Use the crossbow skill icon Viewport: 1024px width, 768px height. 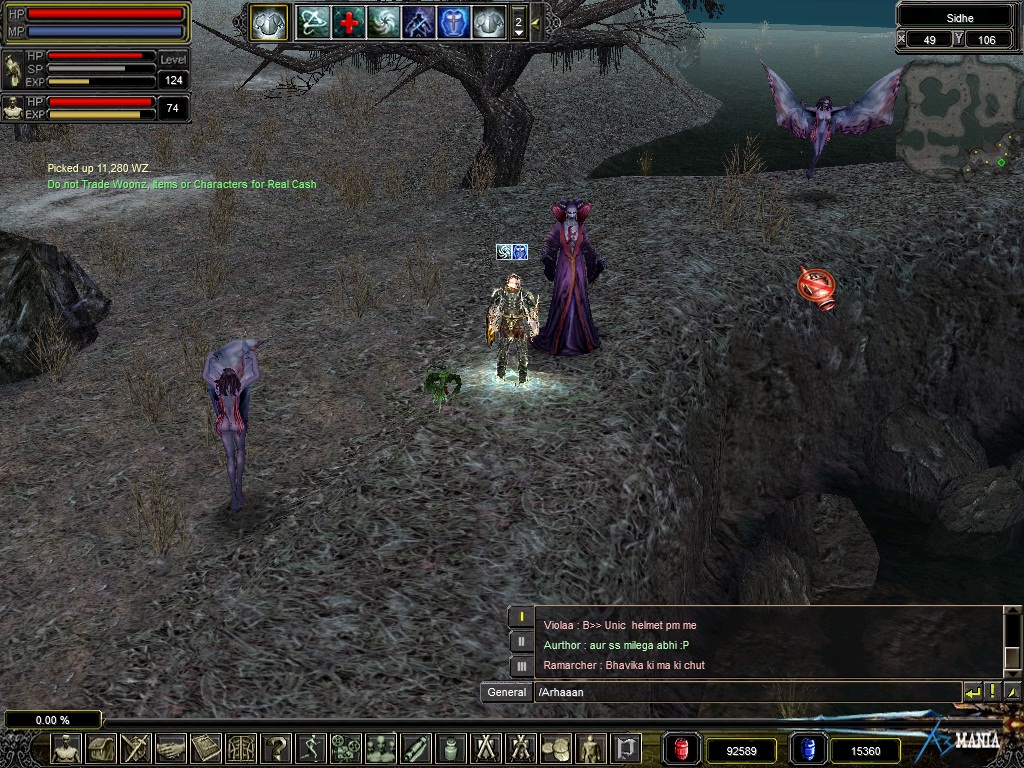314,22
